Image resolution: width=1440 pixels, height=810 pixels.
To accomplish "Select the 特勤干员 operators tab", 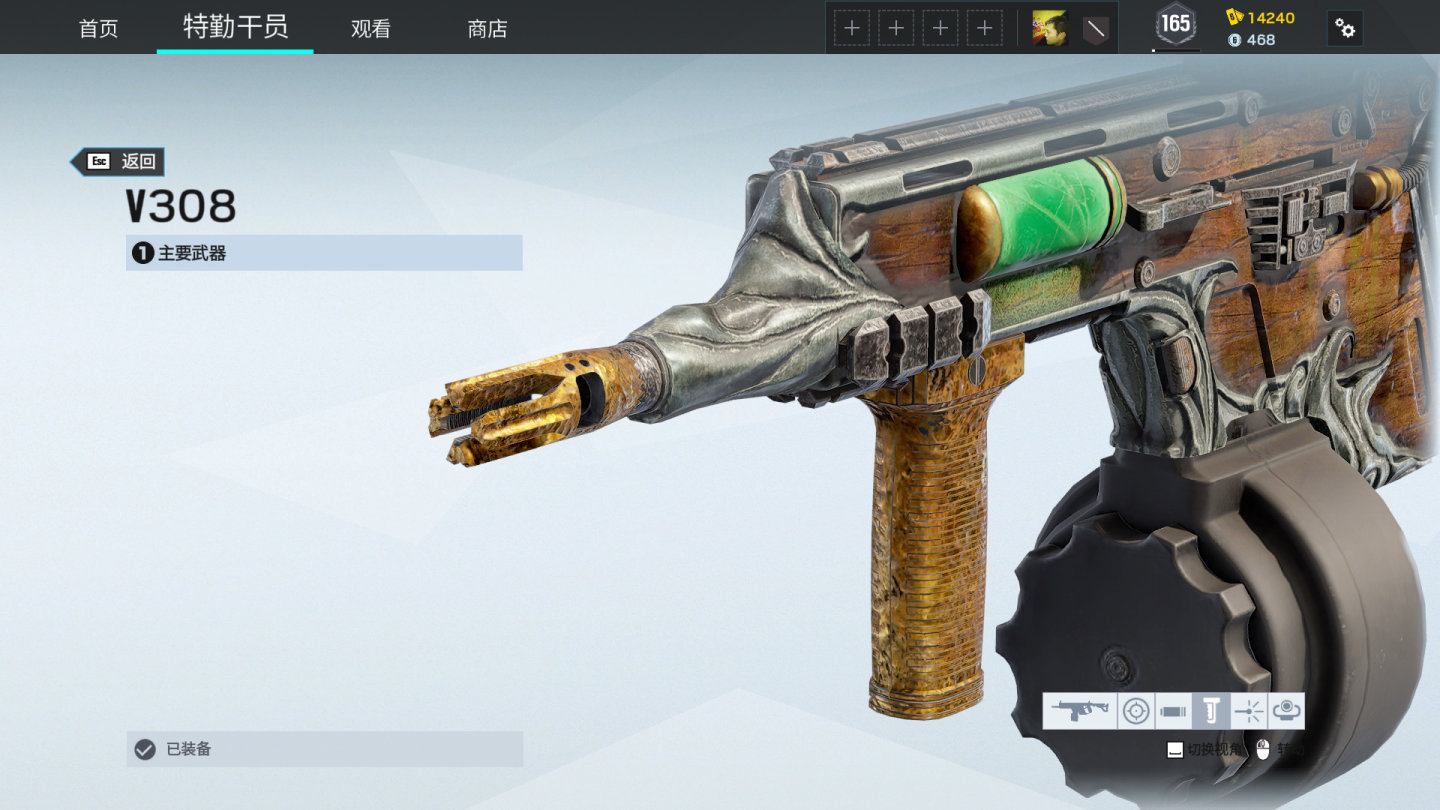I will [x=235, y=27].
